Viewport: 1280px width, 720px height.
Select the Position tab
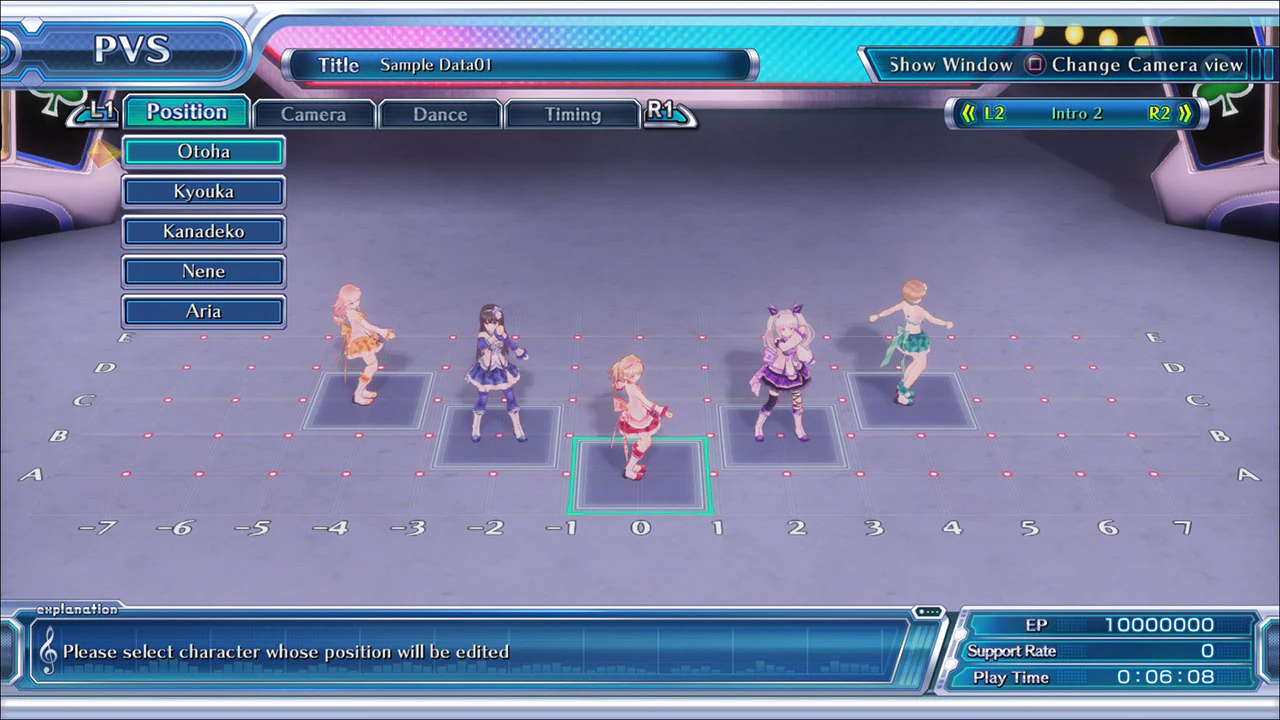186,113
